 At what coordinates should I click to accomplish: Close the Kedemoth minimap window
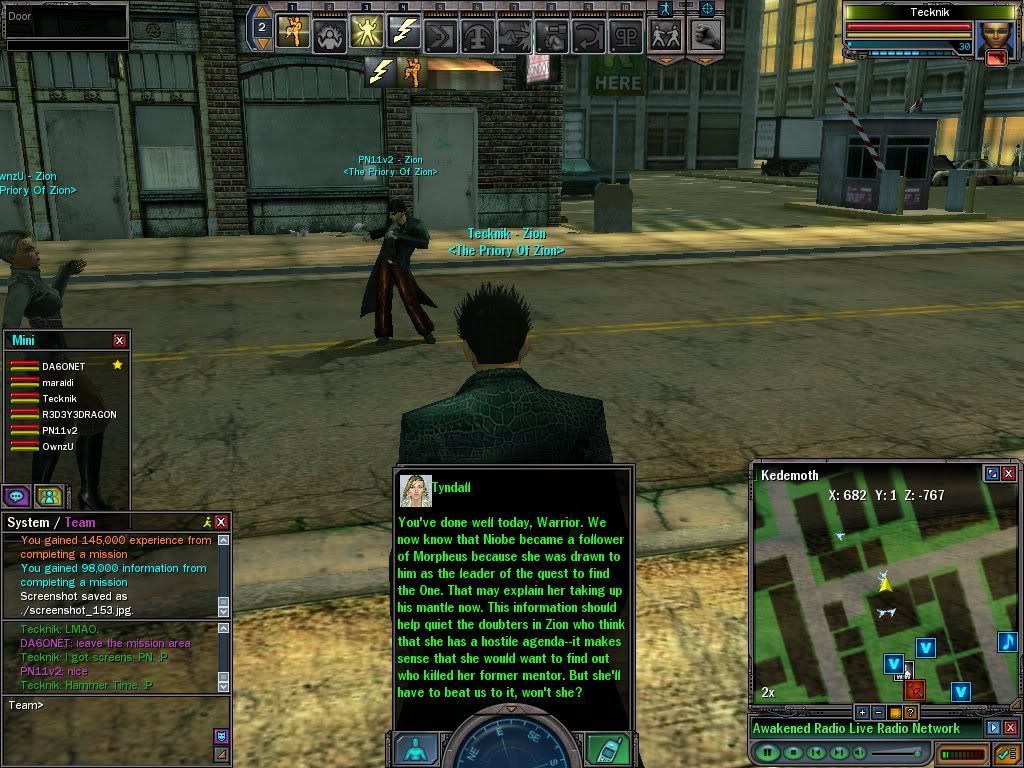[1009, 474]
